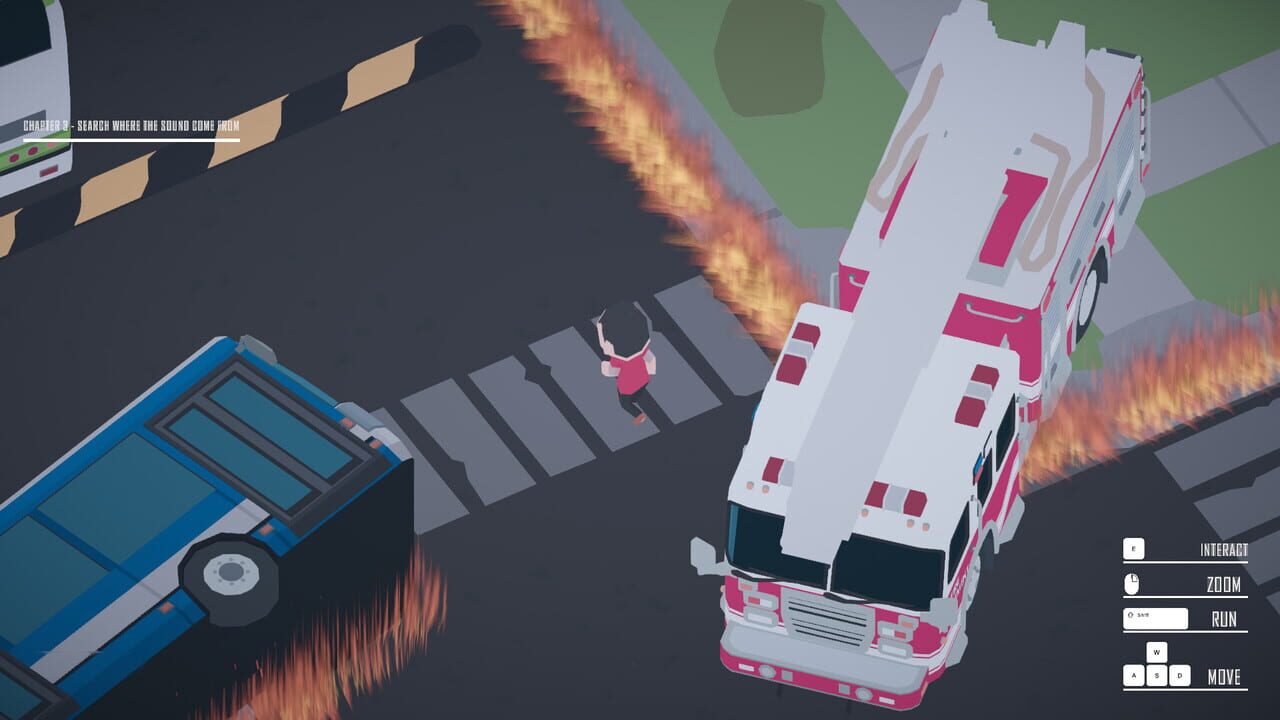This screenshot has width=1280, height=720.
Task: Click the S key in the Move cluster
Action: pos(1155,676)
